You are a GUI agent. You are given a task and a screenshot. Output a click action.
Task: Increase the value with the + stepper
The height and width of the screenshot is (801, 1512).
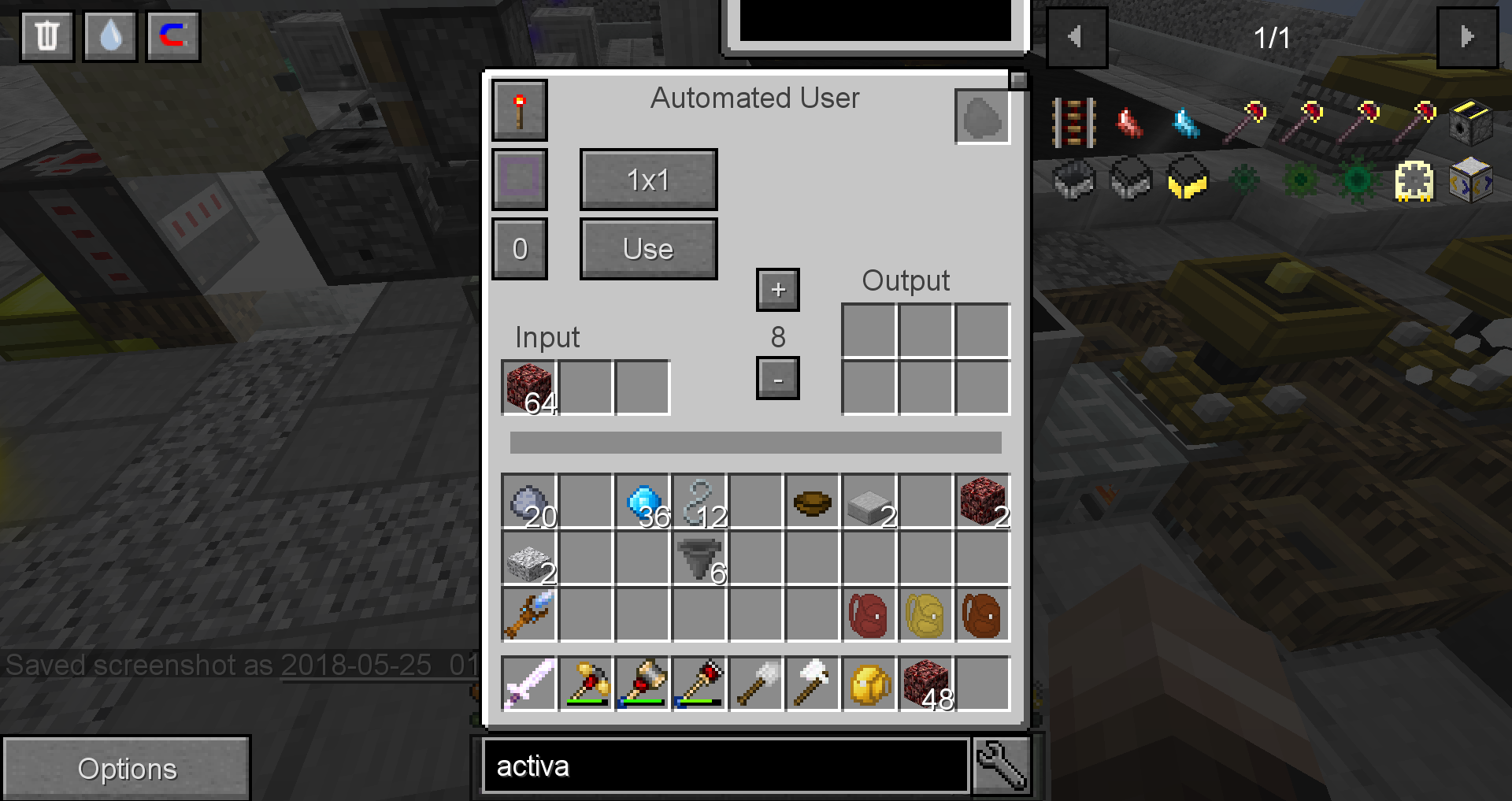(x=777, y=289)
